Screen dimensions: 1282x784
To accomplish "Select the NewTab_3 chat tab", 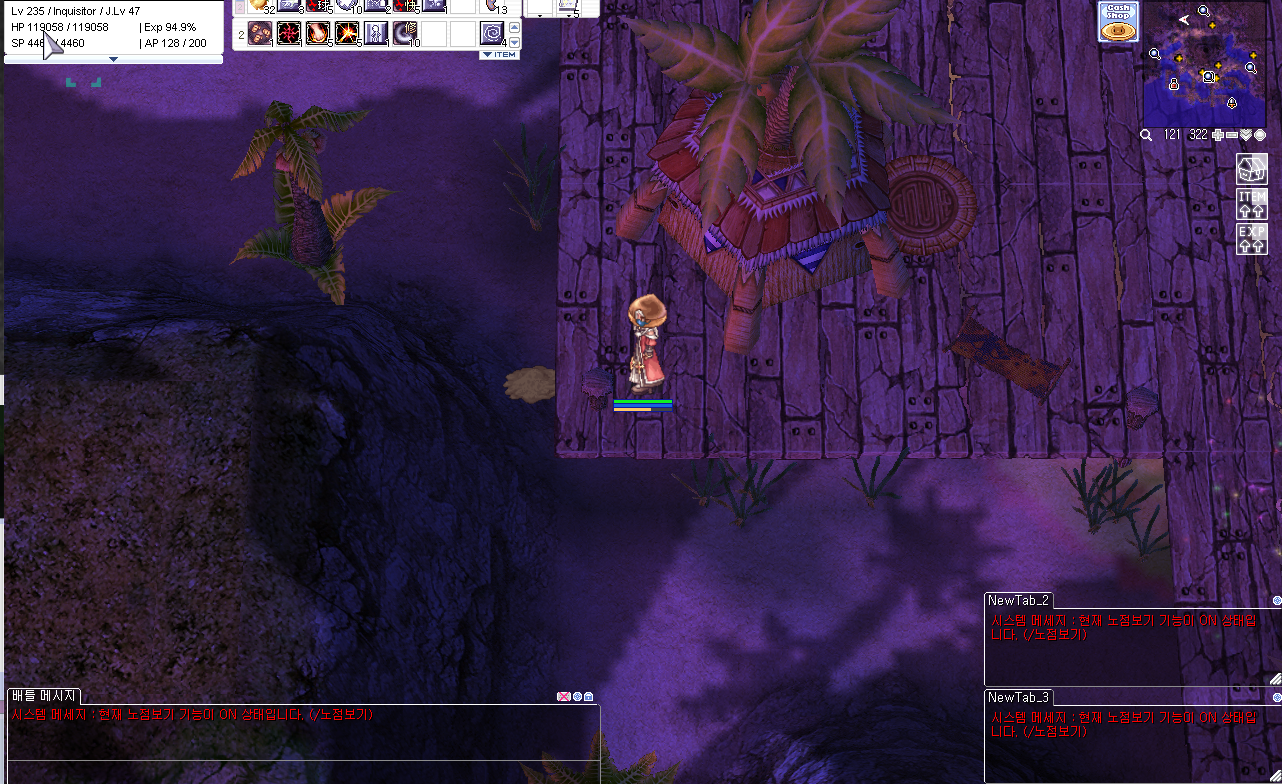I will coord(1018,697).
